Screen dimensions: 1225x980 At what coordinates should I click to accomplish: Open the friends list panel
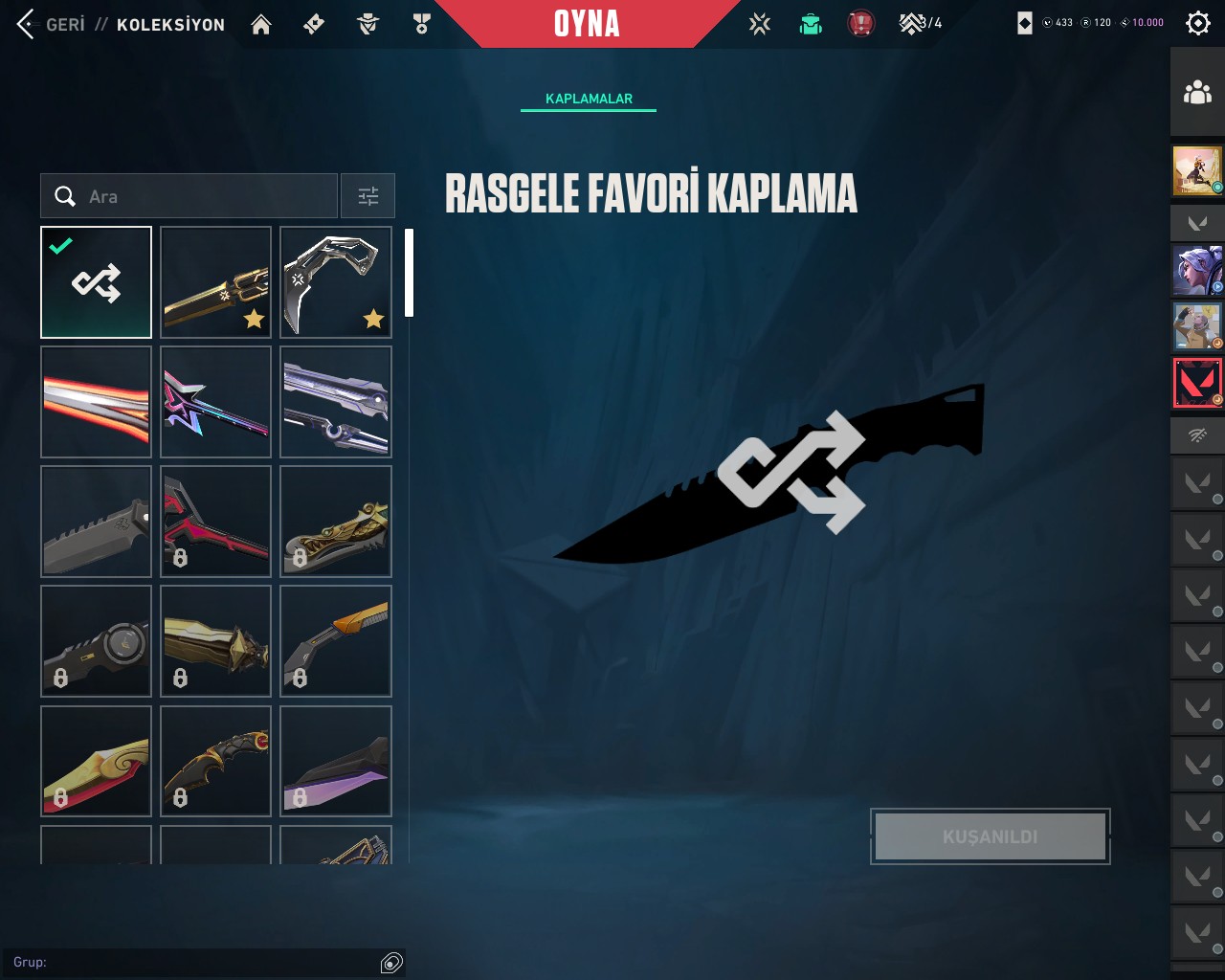[1197, 92]
